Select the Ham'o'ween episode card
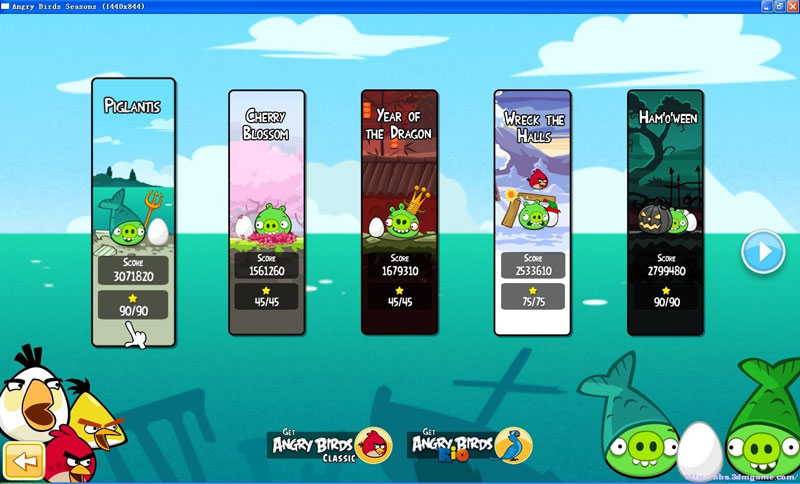 click(665, 210)
